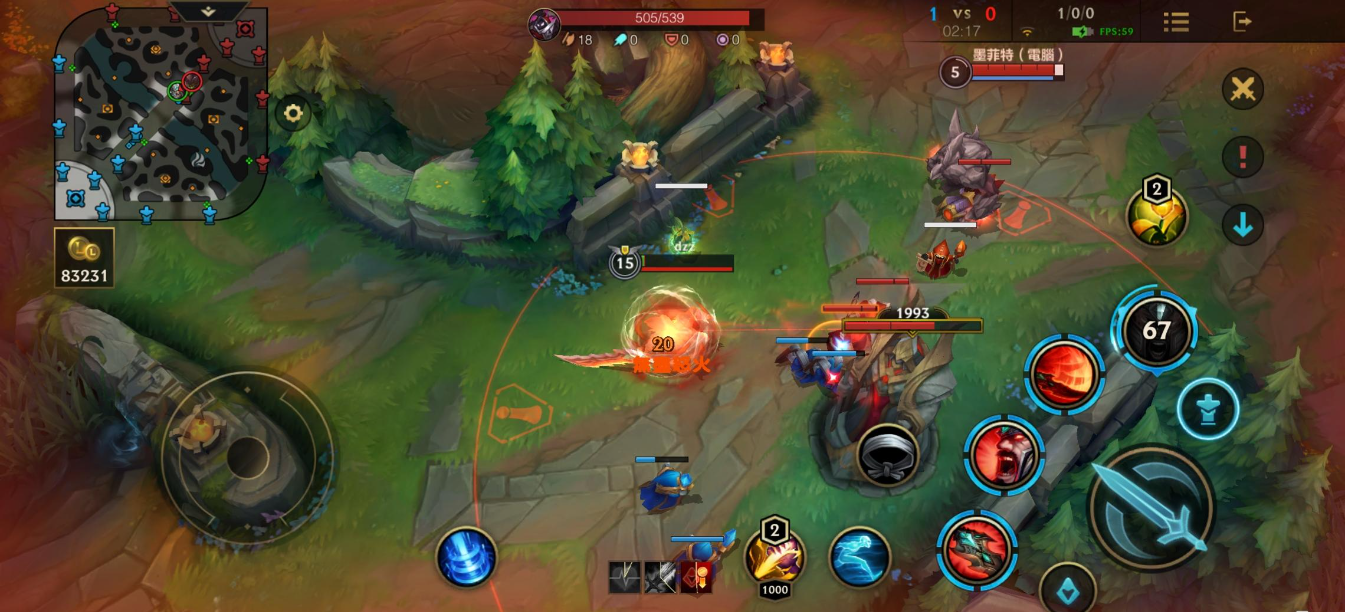This screenshot has width=1345, height=612.
Task: Click the exit door icon
Action: click(1242, 21)
